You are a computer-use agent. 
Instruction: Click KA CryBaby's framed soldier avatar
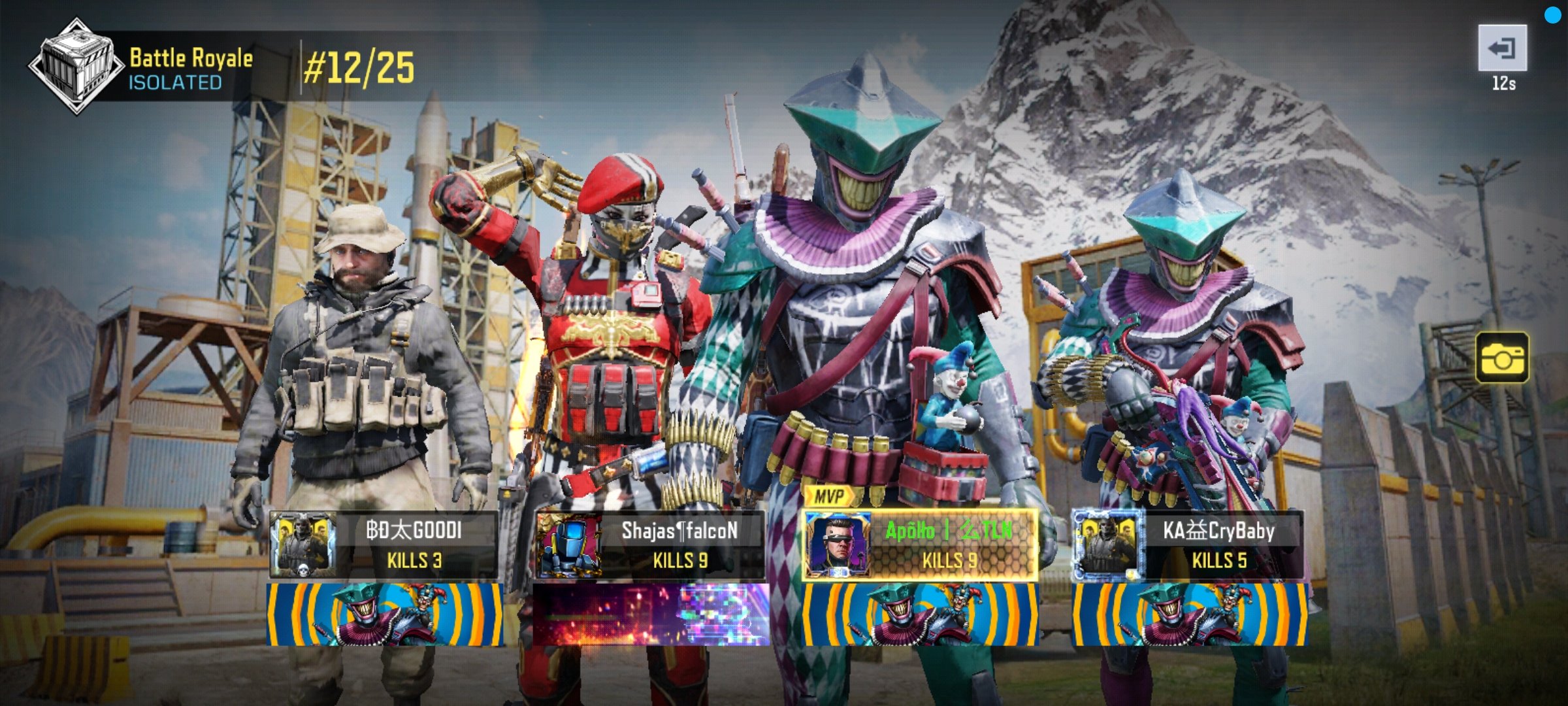(x=1107, y=546)
